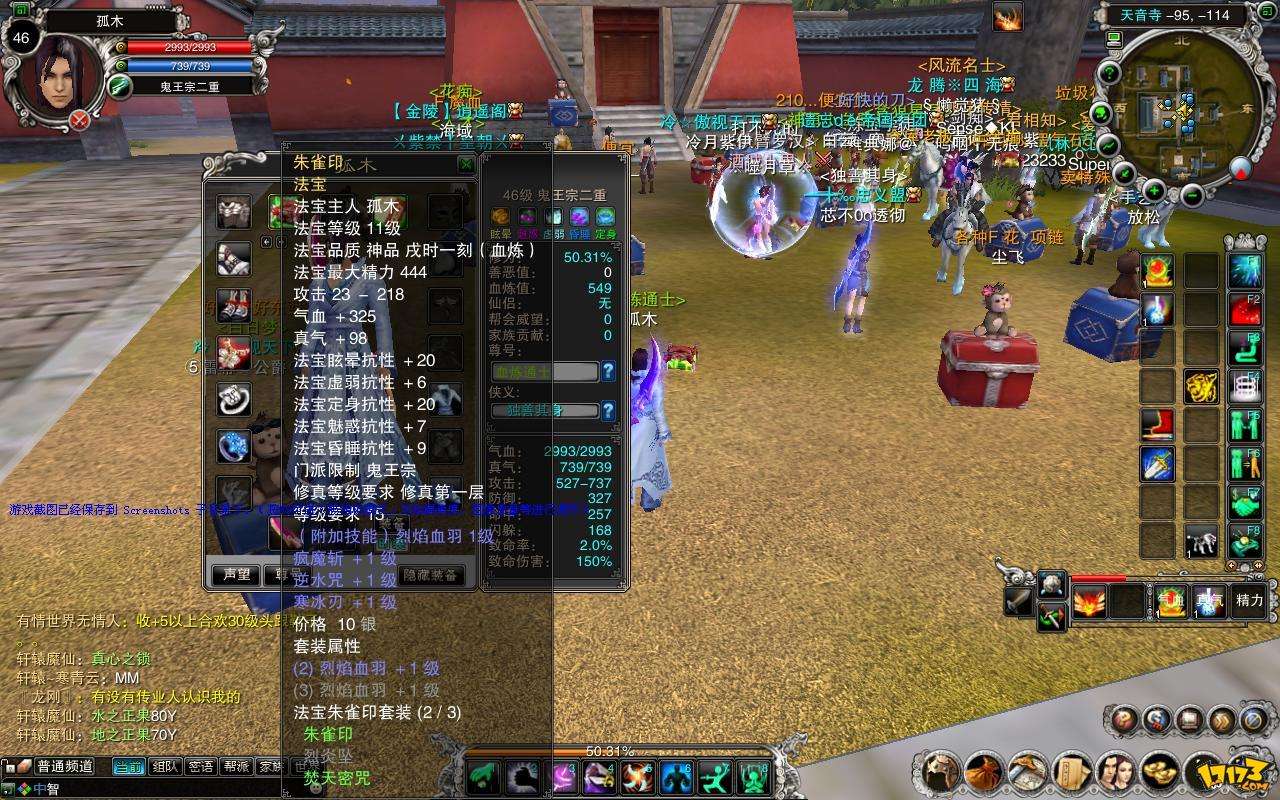The width and height of the screenshot is (1280, 800).
Task: Select the phoenix pet icon near the pet bar
Action: (1089, 602)
